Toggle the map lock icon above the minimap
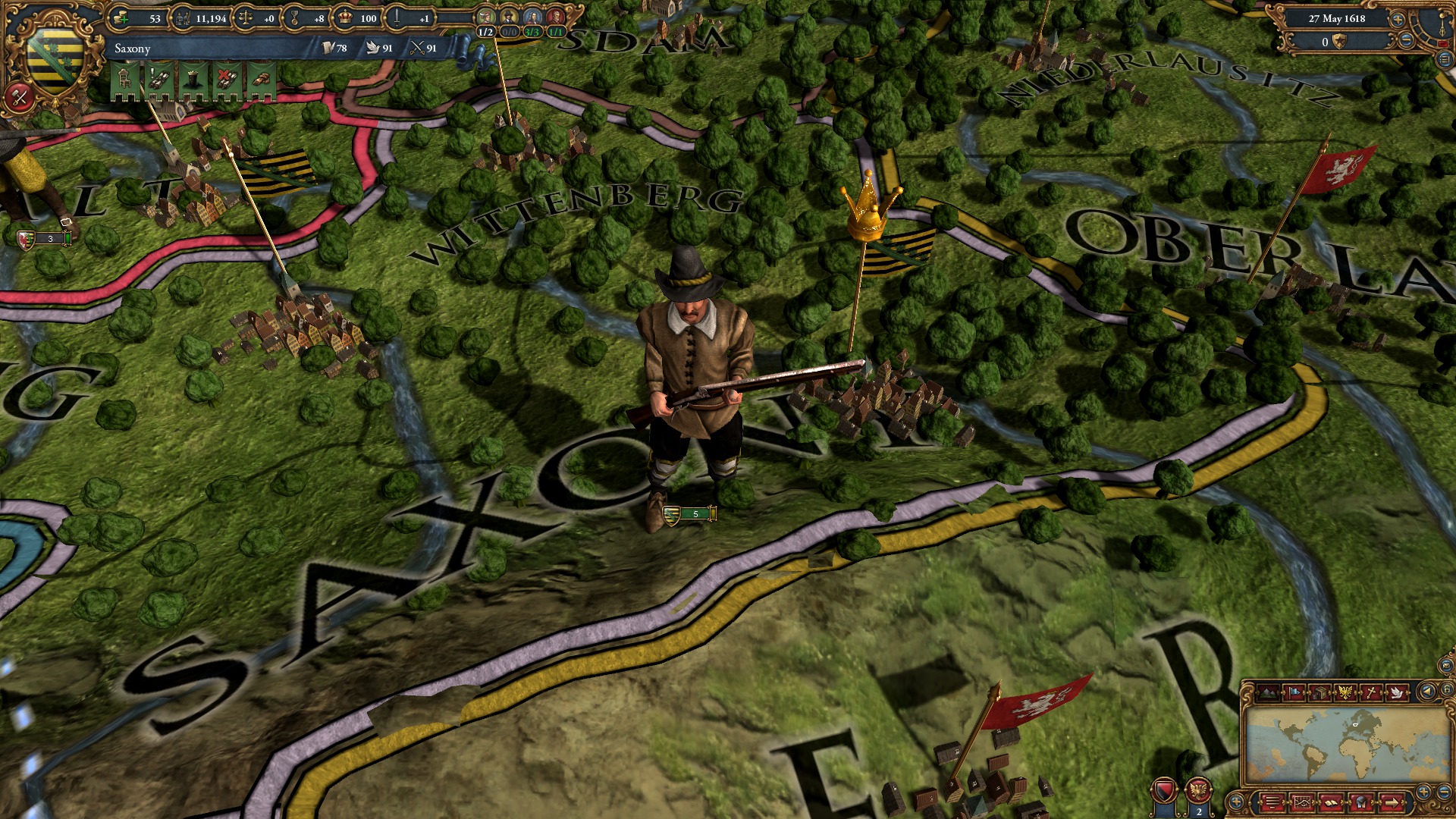This screenshot has height=819, width=1456. coord(1447,691)
